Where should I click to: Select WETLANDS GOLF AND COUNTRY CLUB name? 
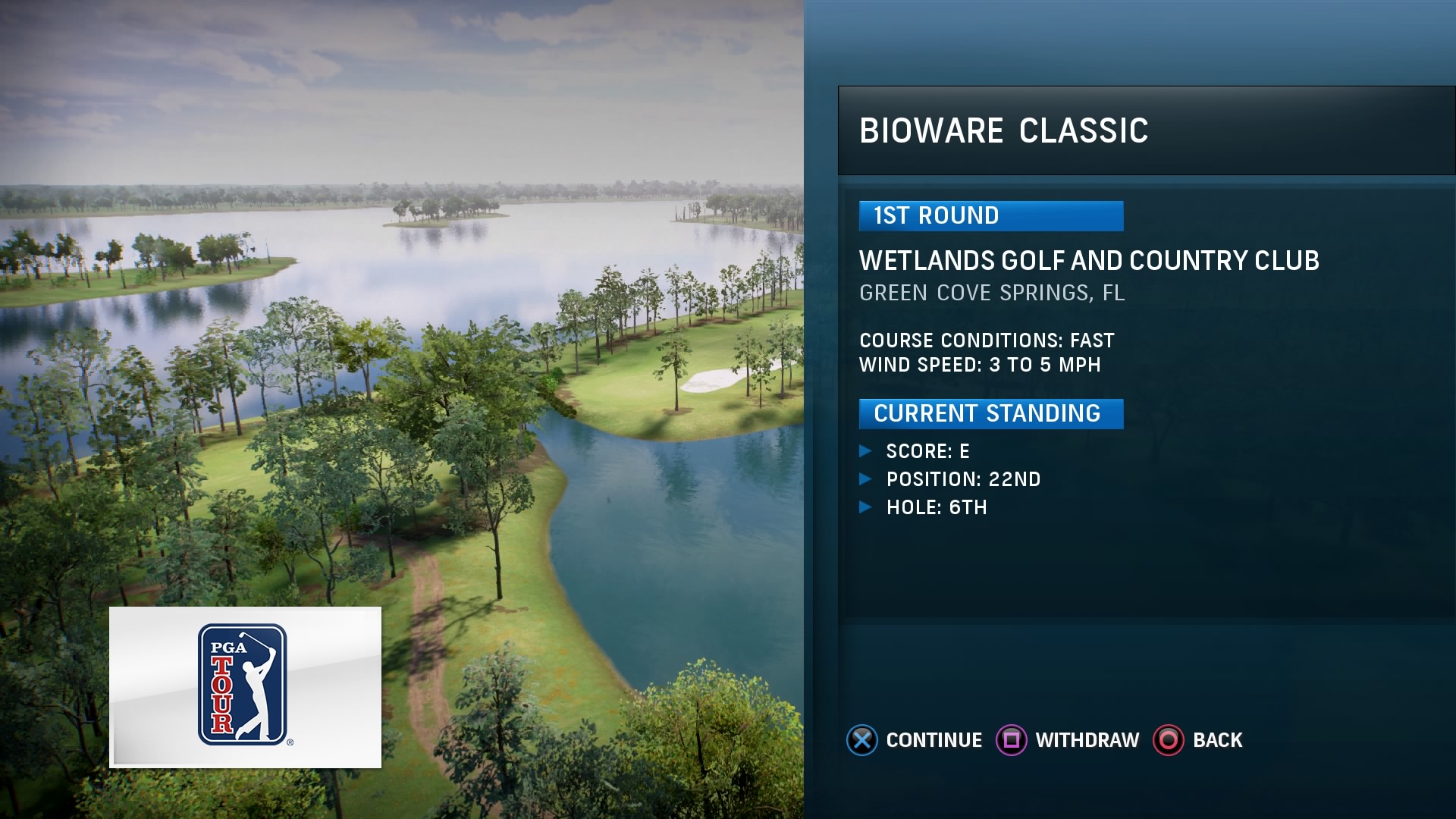tap(1090, 260)
